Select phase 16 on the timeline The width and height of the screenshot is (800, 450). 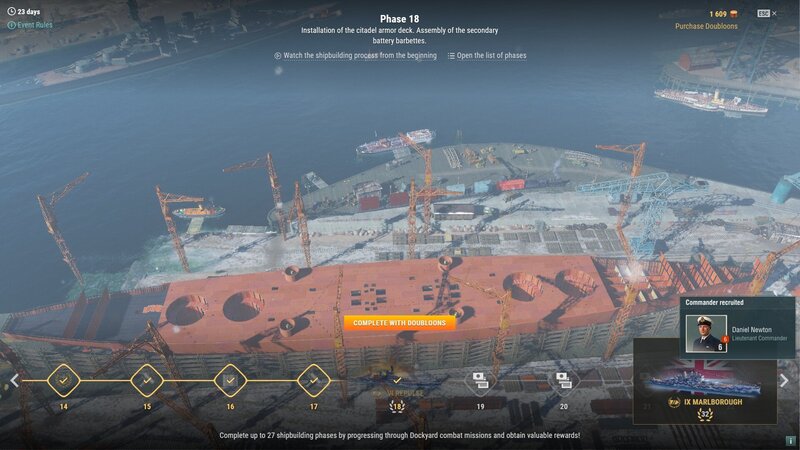[230, 380]
